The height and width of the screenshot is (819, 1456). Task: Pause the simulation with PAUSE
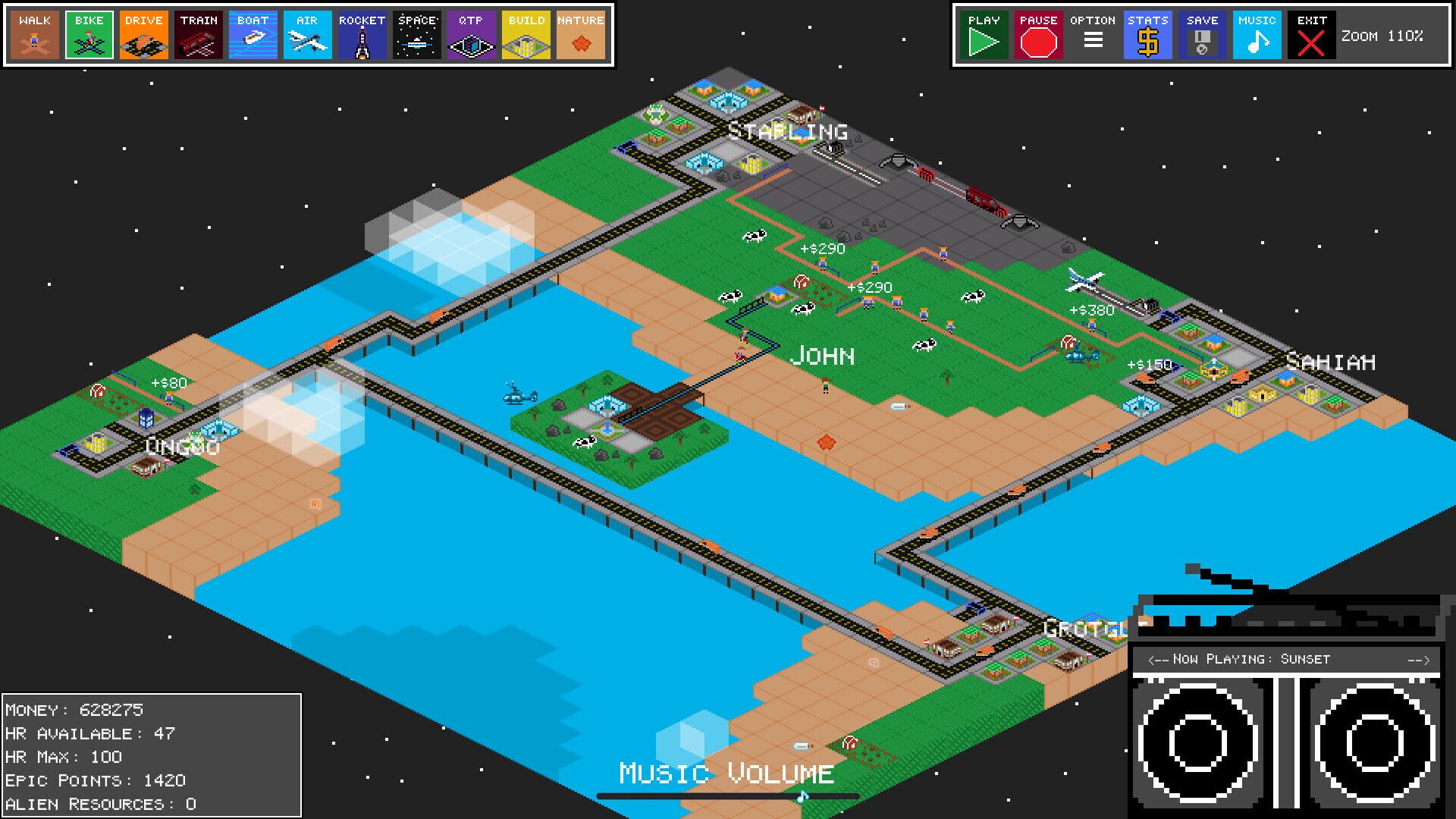coord(1037,34)
